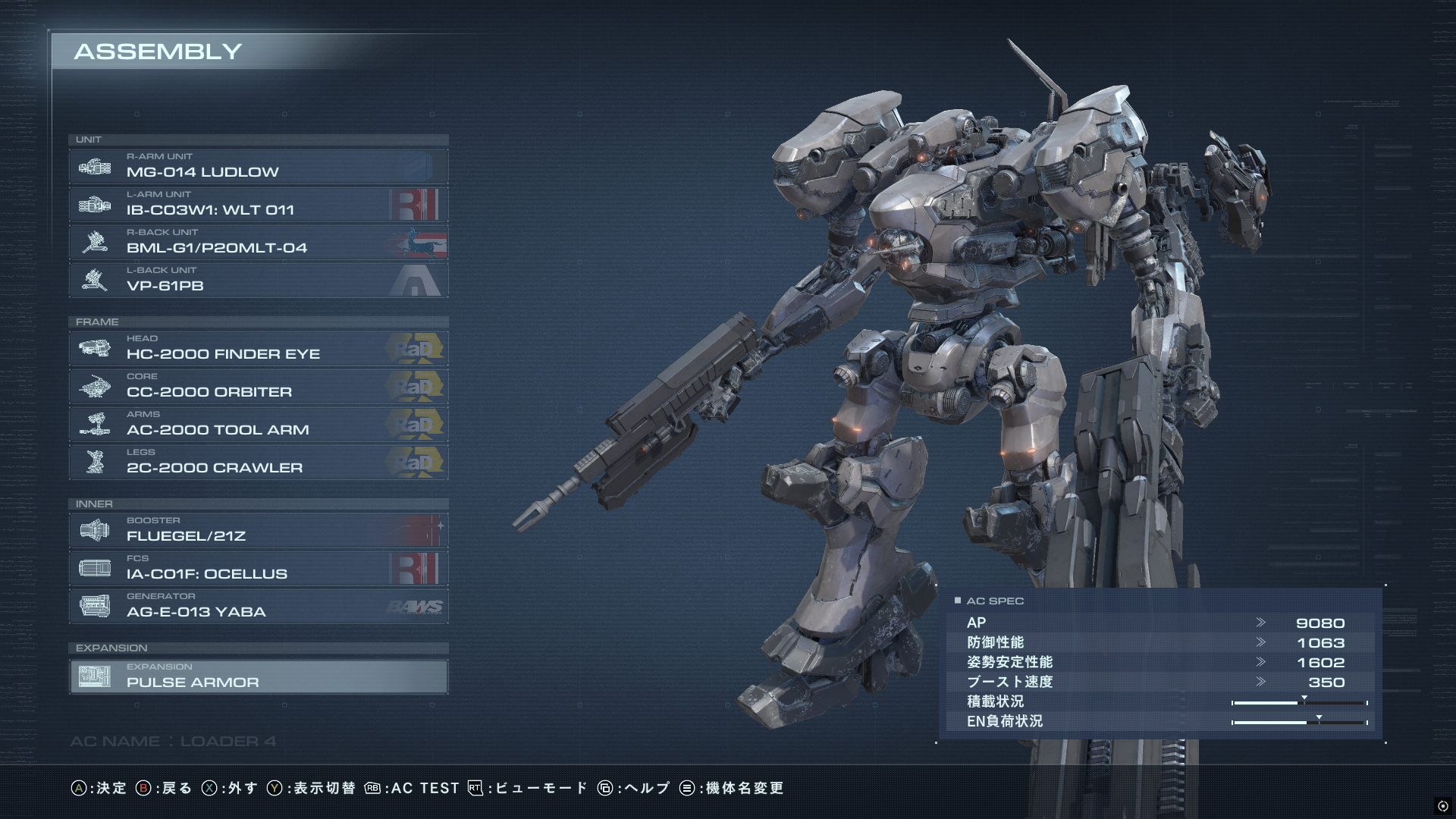The image size is (1456, 819).
Task: Select the CC-2000 ORBITER core slot
Action: point(258,386)
